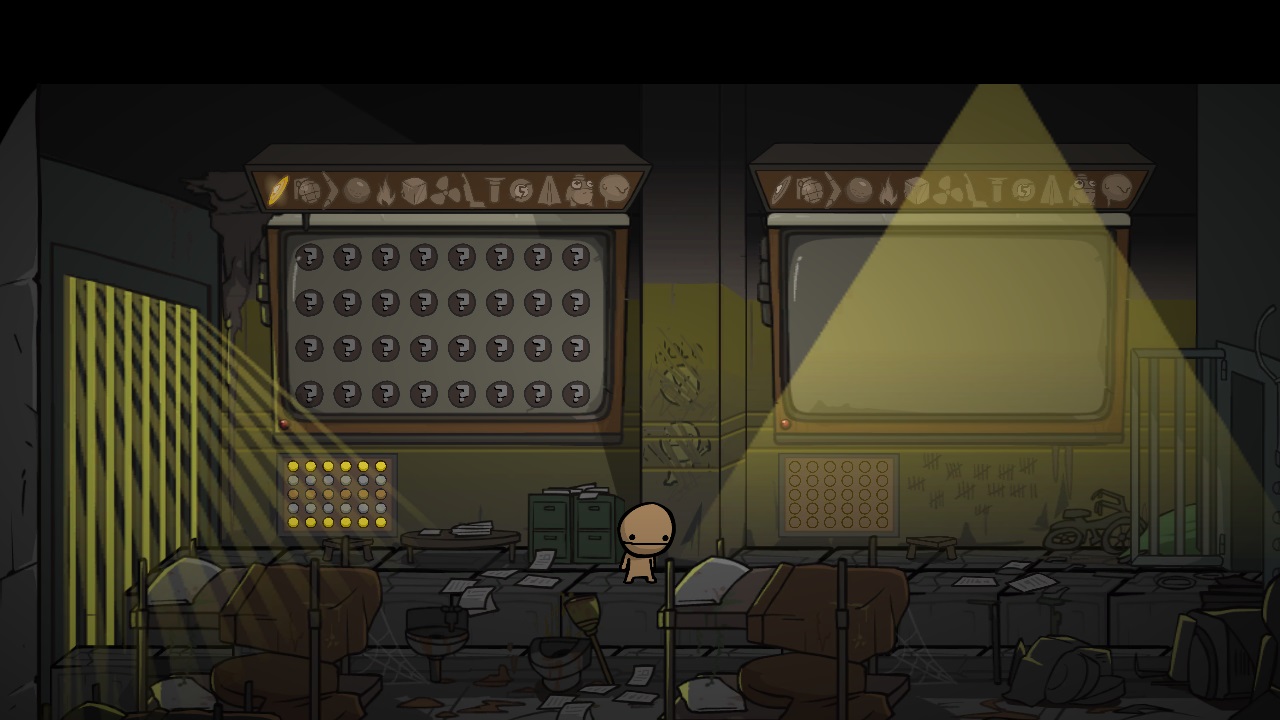Choose the flame category on question-mark board

[386, 191]
